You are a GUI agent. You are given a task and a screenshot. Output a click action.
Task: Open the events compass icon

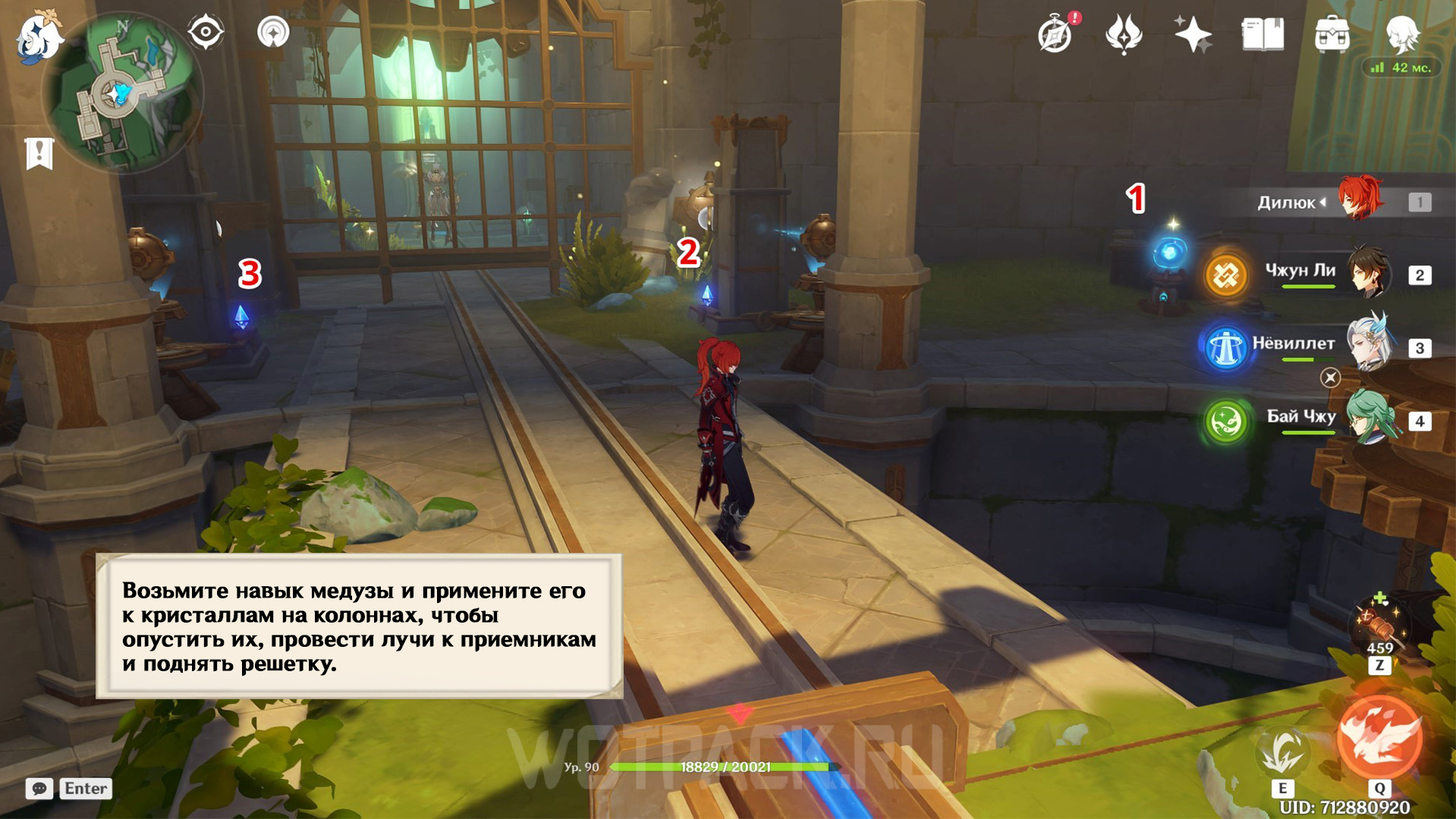coord(1055,35)
